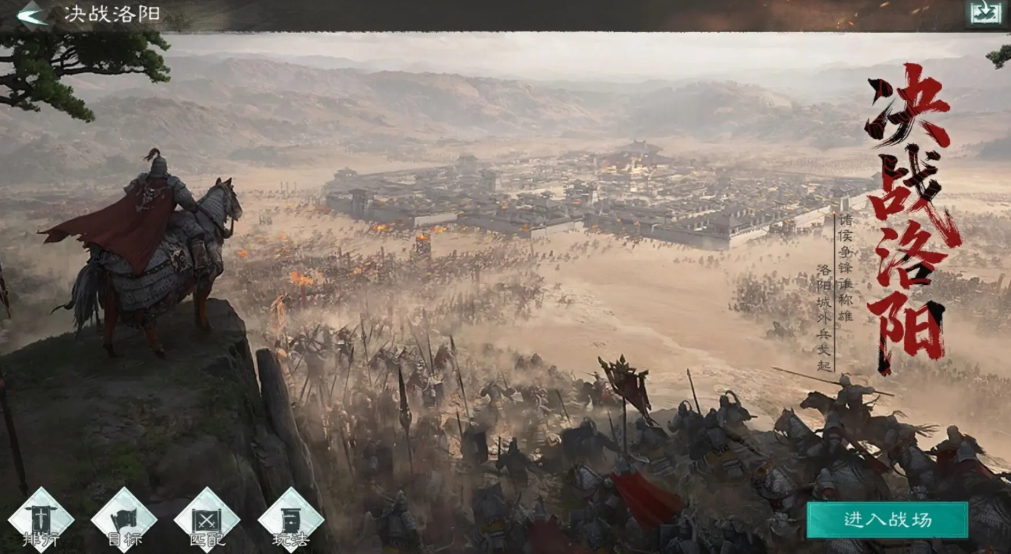This screenshot has height=554, width=1011.
Task: Go back using the top-left arrow
Action: [x=31, y=14]
